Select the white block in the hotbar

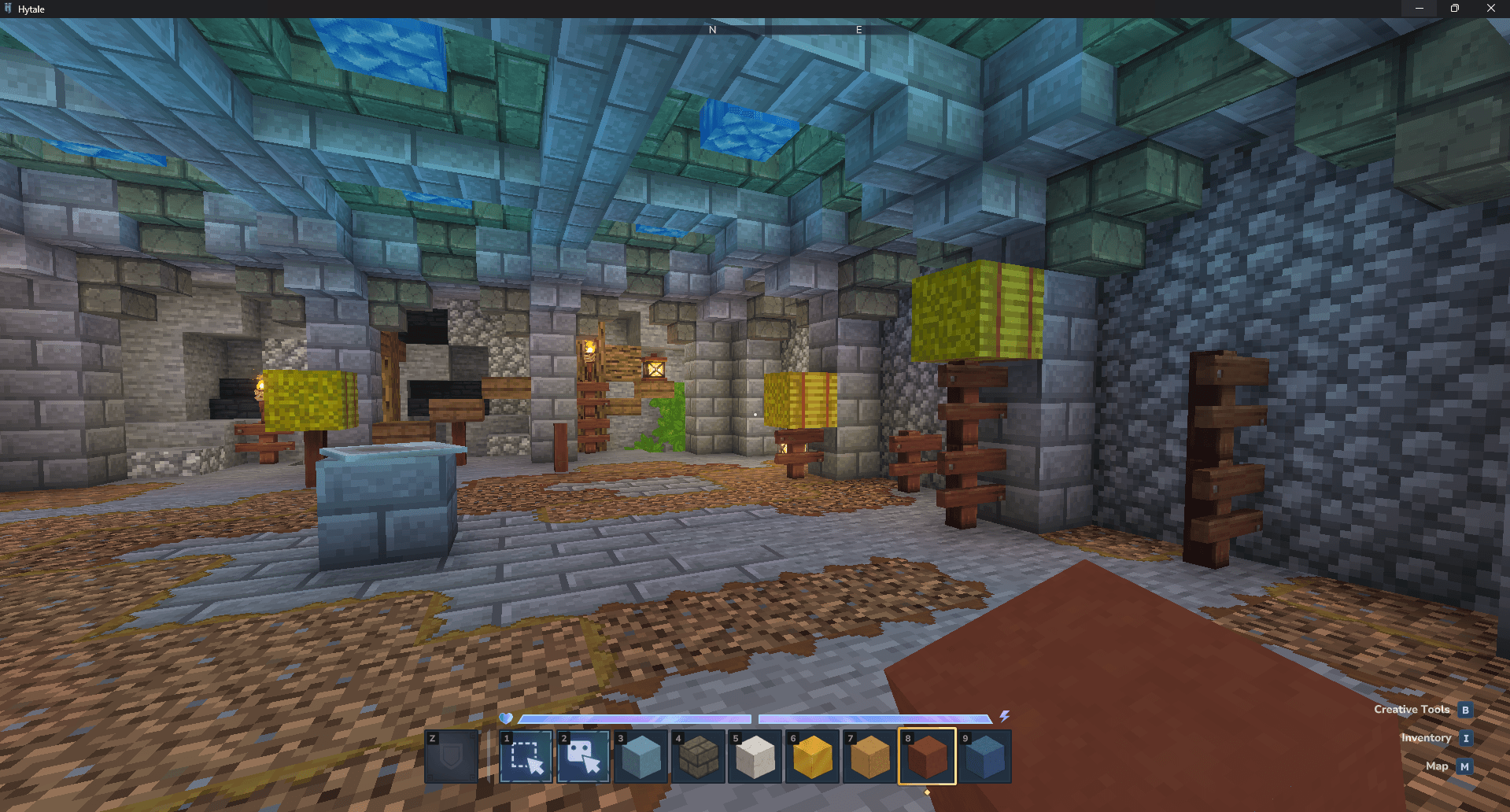tap(755, 757)
